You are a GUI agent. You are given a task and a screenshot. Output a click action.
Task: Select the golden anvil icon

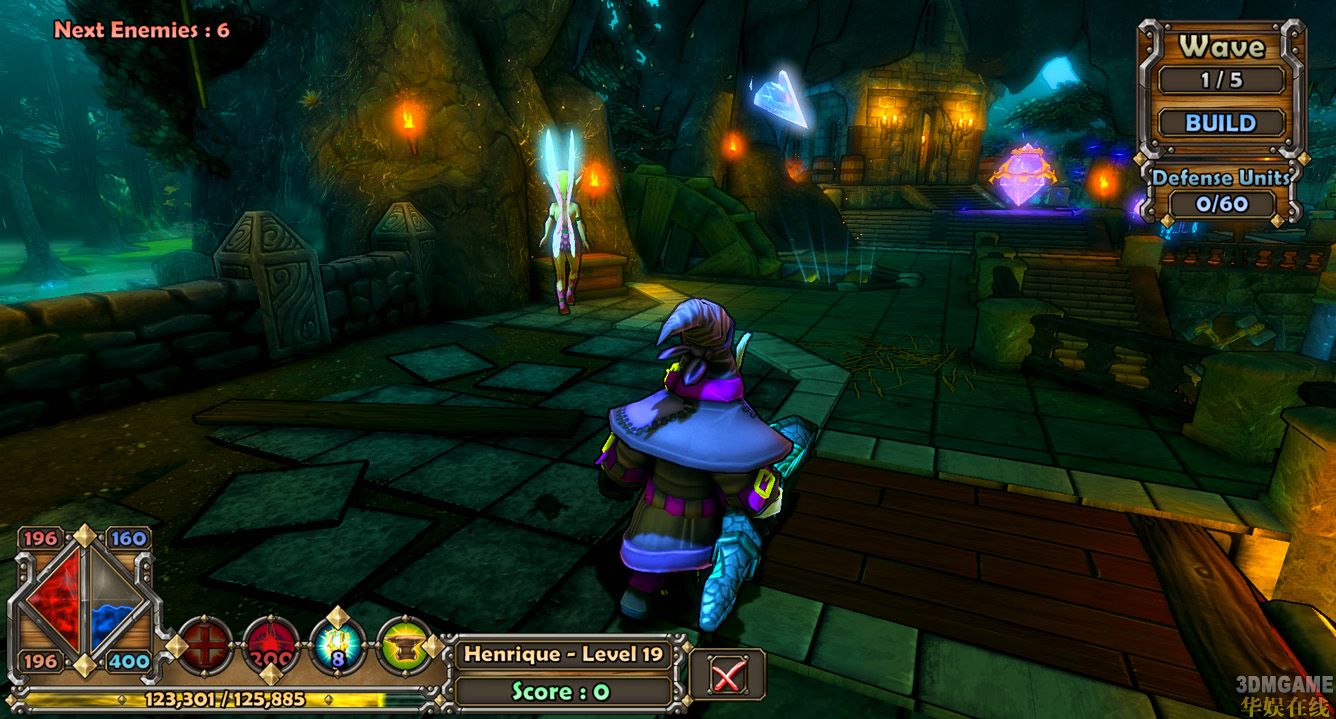coord(405,645)
